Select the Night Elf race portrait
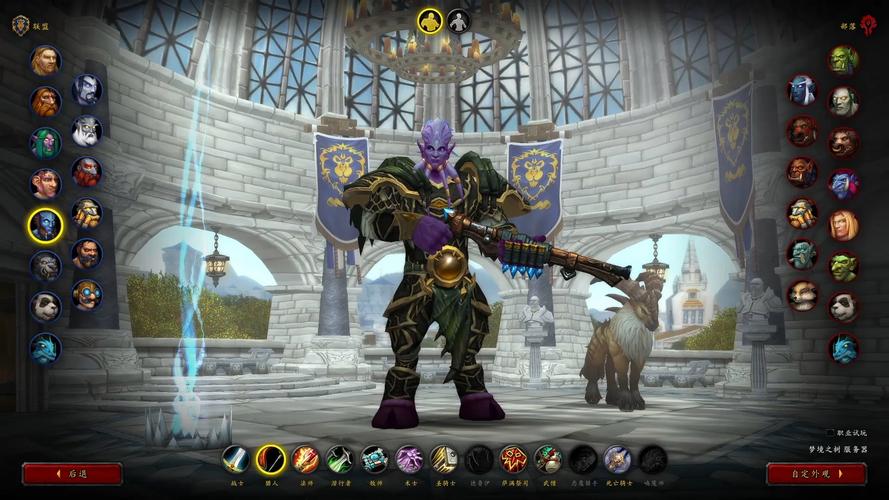 tap(45, 143)
